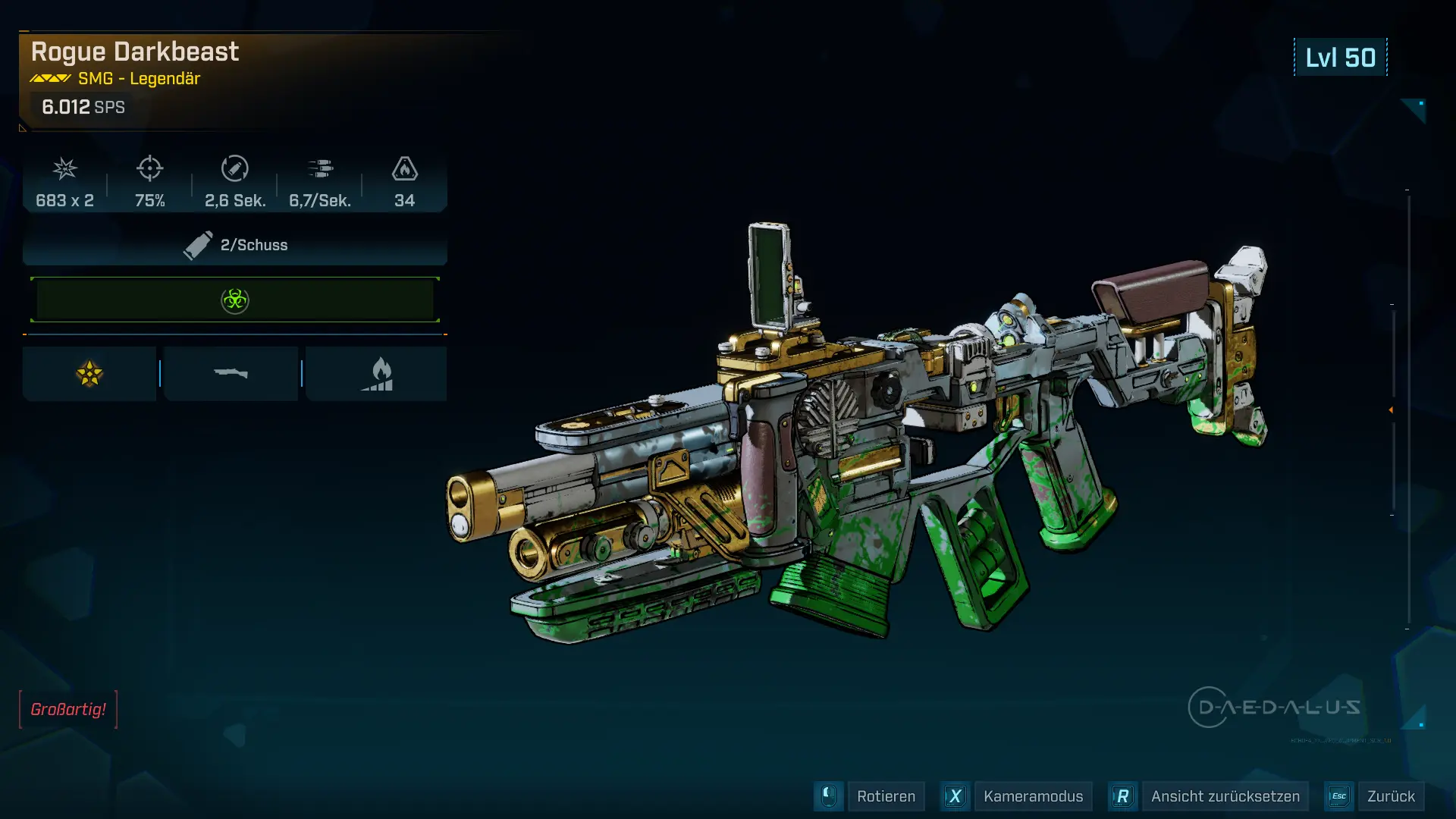
Task: Select the corrosive biohazard element bar
Action: pos(235,300)
